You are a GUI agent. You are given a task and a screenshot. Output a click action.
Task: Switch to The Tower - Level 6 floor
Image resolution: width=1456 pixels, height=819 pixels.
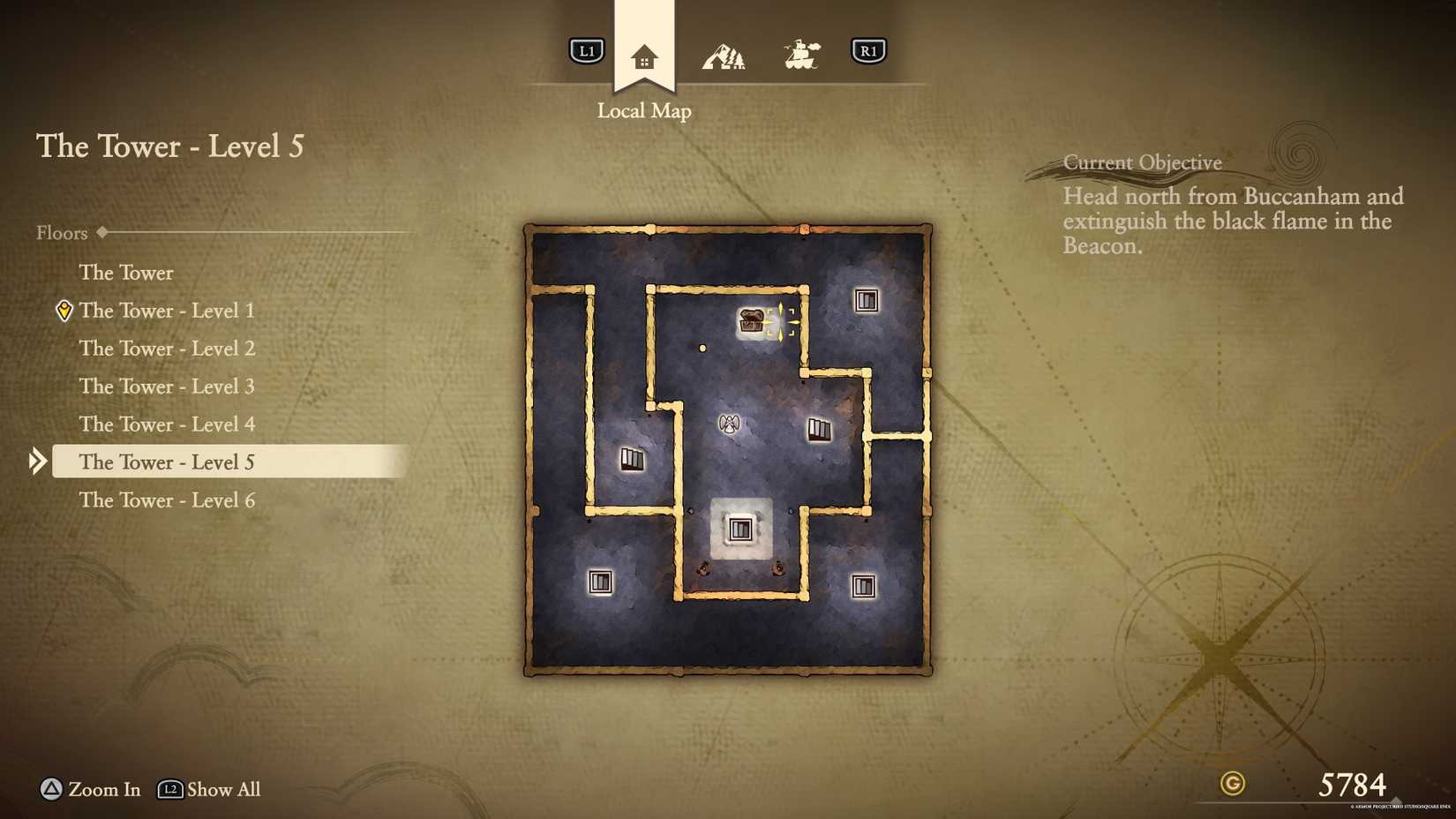pyautogui.click(x=168, y=500)
